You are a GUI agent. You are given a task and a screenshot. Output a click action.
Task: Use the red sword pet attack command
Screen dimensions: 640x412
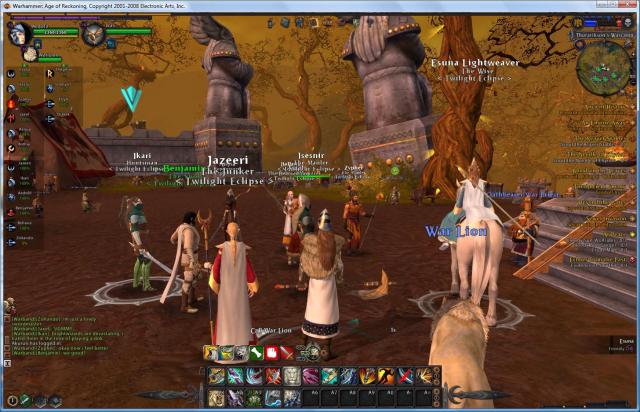pyautogui.click(x=287, y=352)
